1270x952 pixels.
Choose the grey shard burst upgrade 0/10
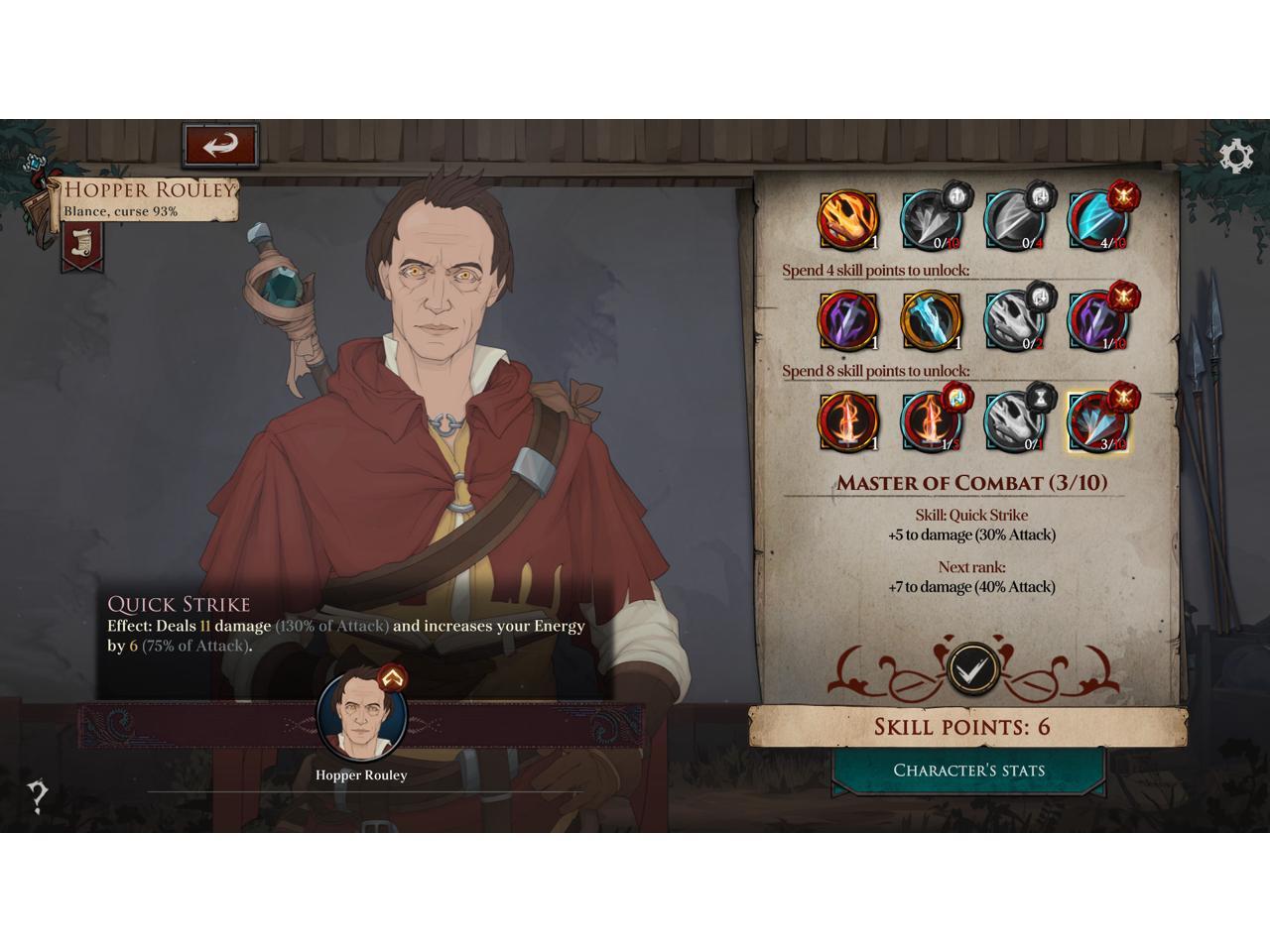(x=931, y=219)
